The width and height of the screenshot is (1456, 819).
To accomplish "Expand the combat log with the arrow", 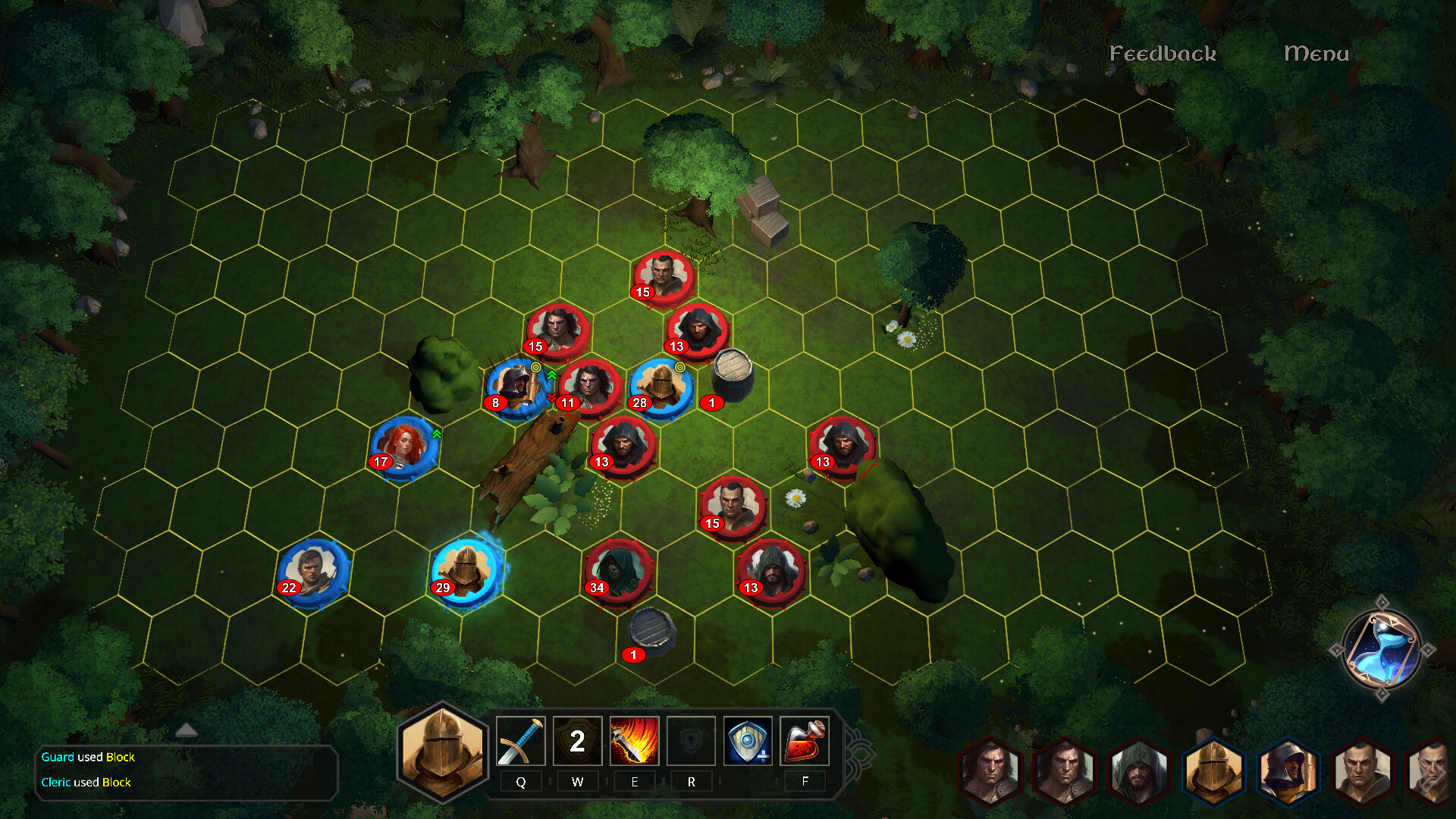I will pyautogui.click(x=187, y=730).
